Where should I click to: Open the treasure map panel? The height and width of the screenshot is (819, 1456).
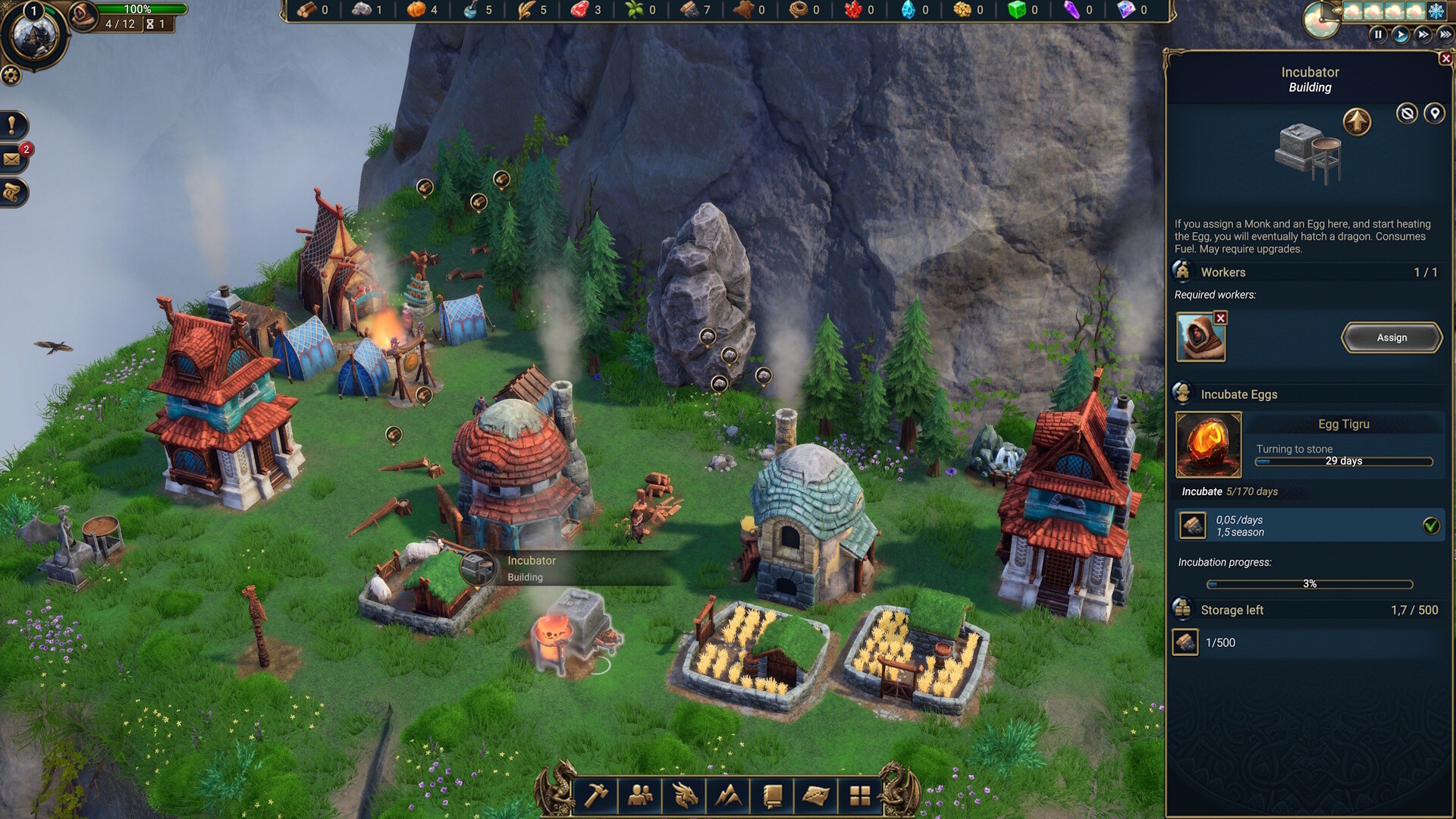[817, 795]
